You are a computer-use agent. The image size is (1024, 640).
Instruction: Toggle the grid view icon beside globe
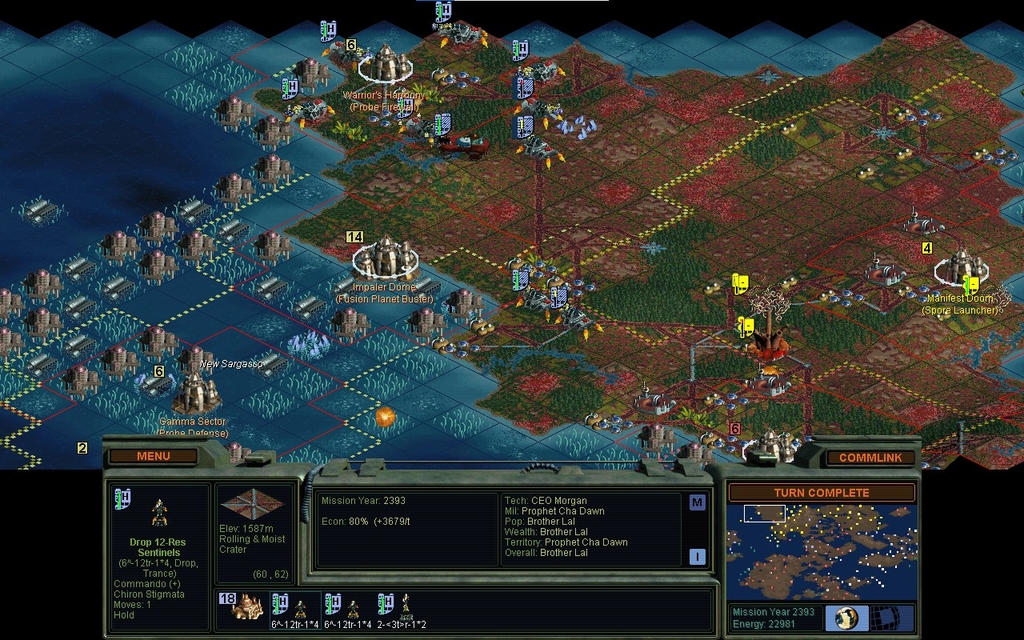coord(884,617)
